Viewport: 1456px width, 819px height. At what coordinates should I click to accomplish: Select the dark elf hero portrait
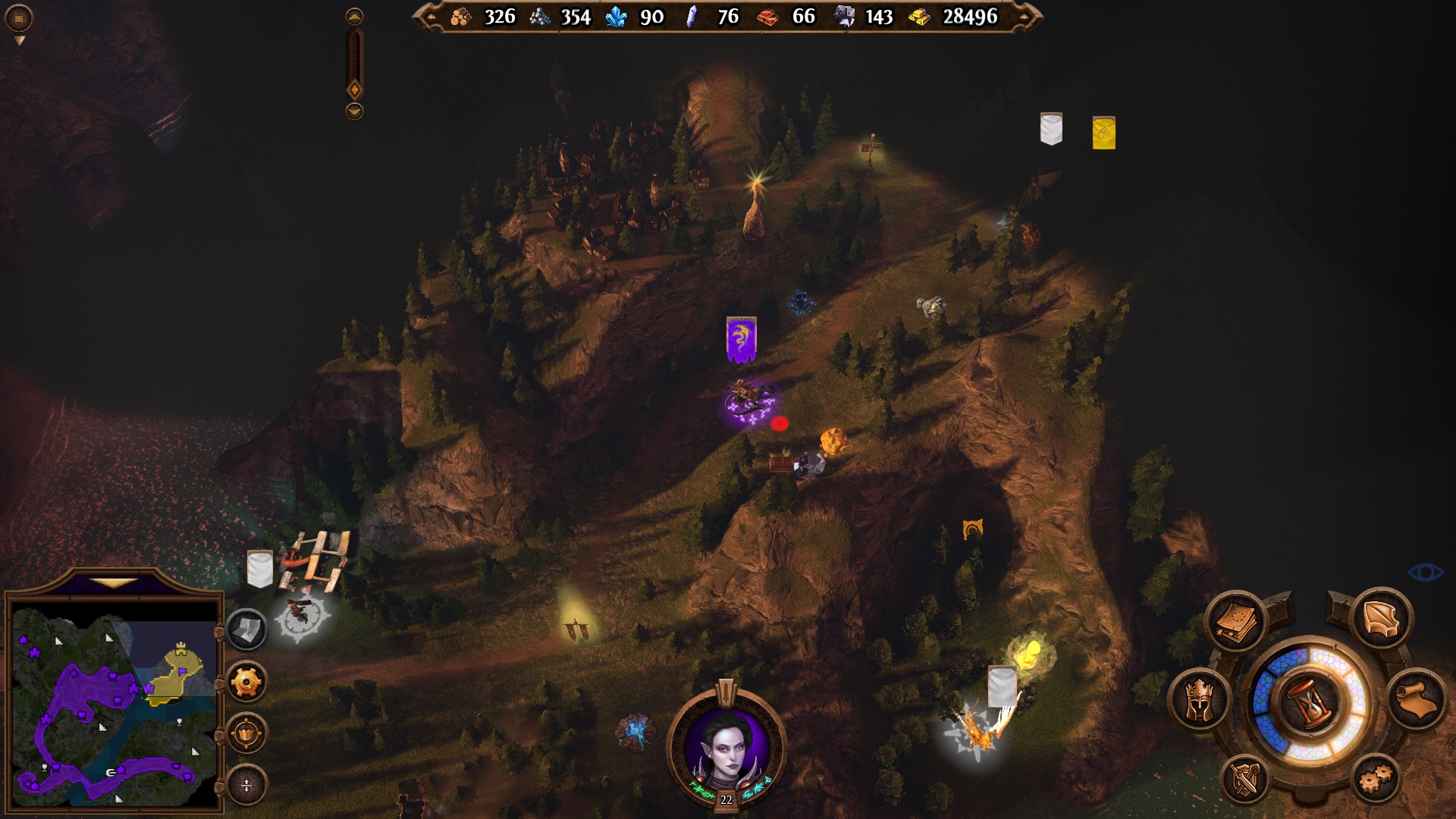click(x=726, y=747)
